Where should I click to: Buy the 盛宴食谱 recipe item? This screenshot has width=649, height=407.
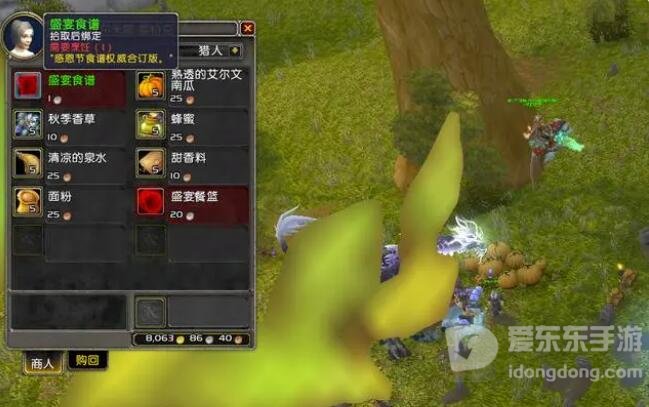[27, 86]
